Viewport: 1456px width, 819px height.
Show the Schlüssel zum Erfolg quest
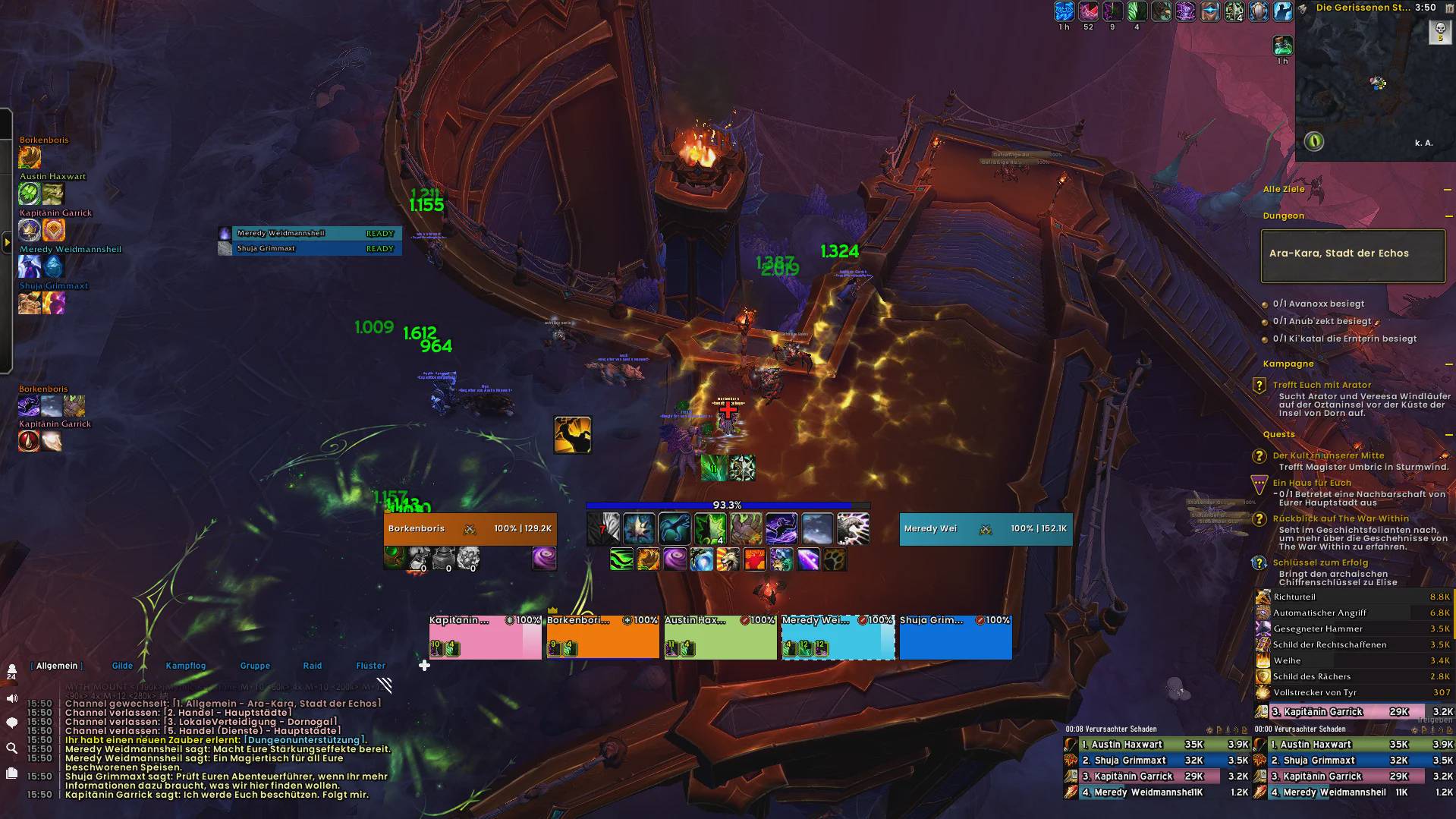tap(1320, 562)
